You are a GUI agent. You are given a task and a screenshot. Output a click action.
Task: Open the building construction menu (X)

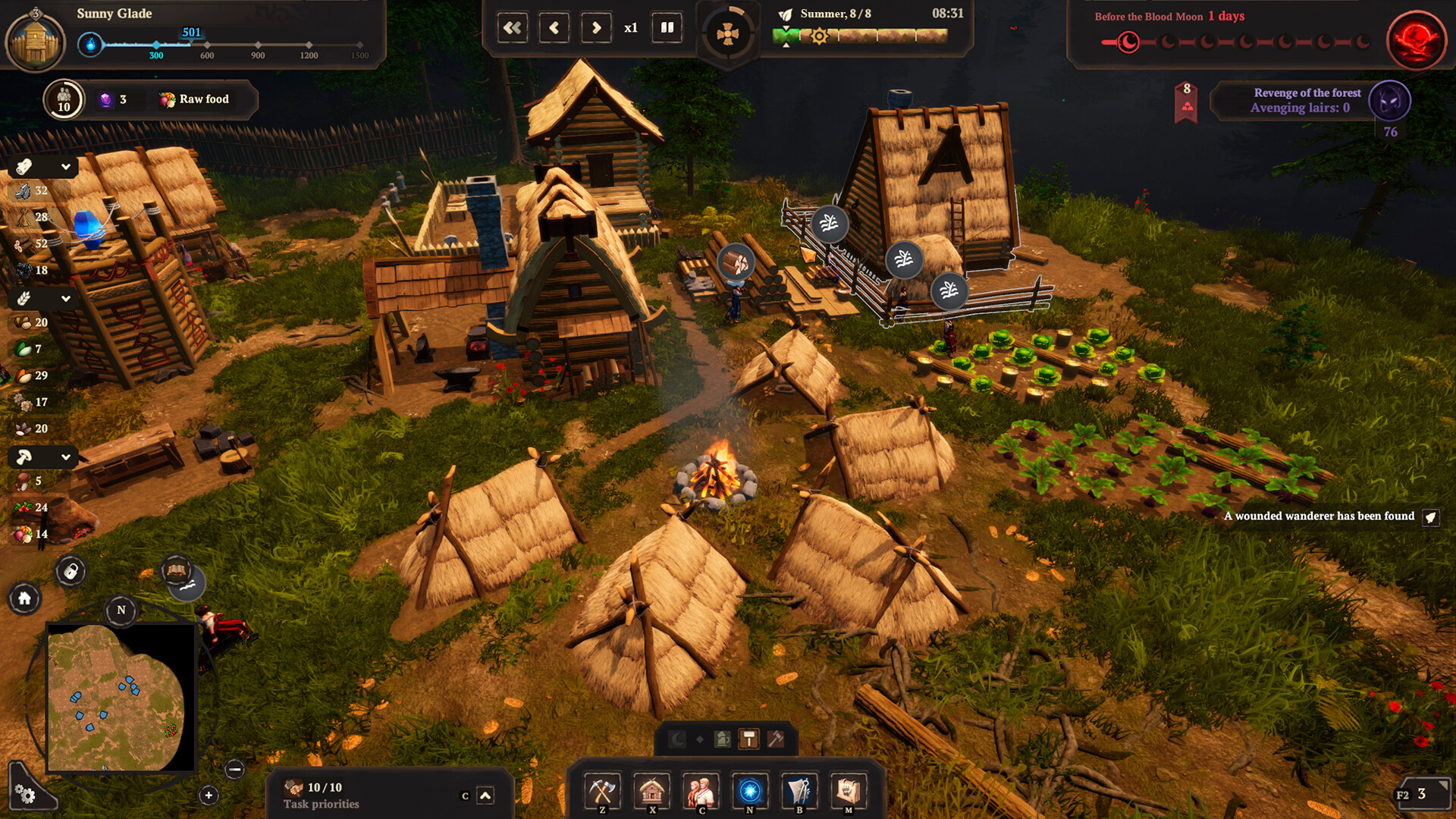(651, 791)
